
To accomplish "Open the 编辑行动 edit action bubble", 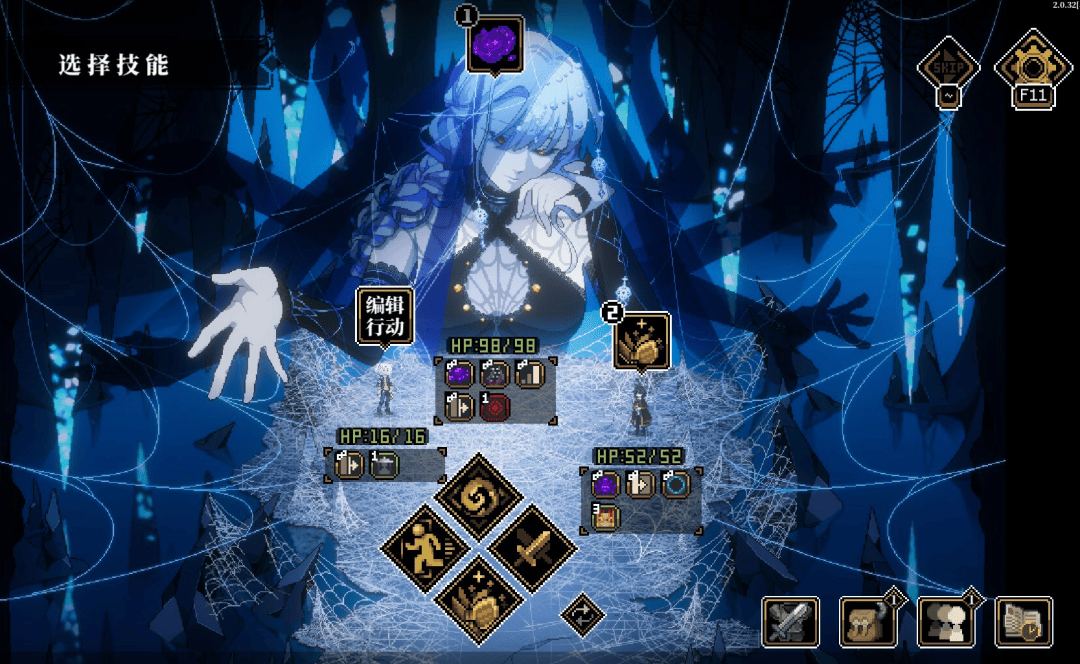I will click(384, 316).
